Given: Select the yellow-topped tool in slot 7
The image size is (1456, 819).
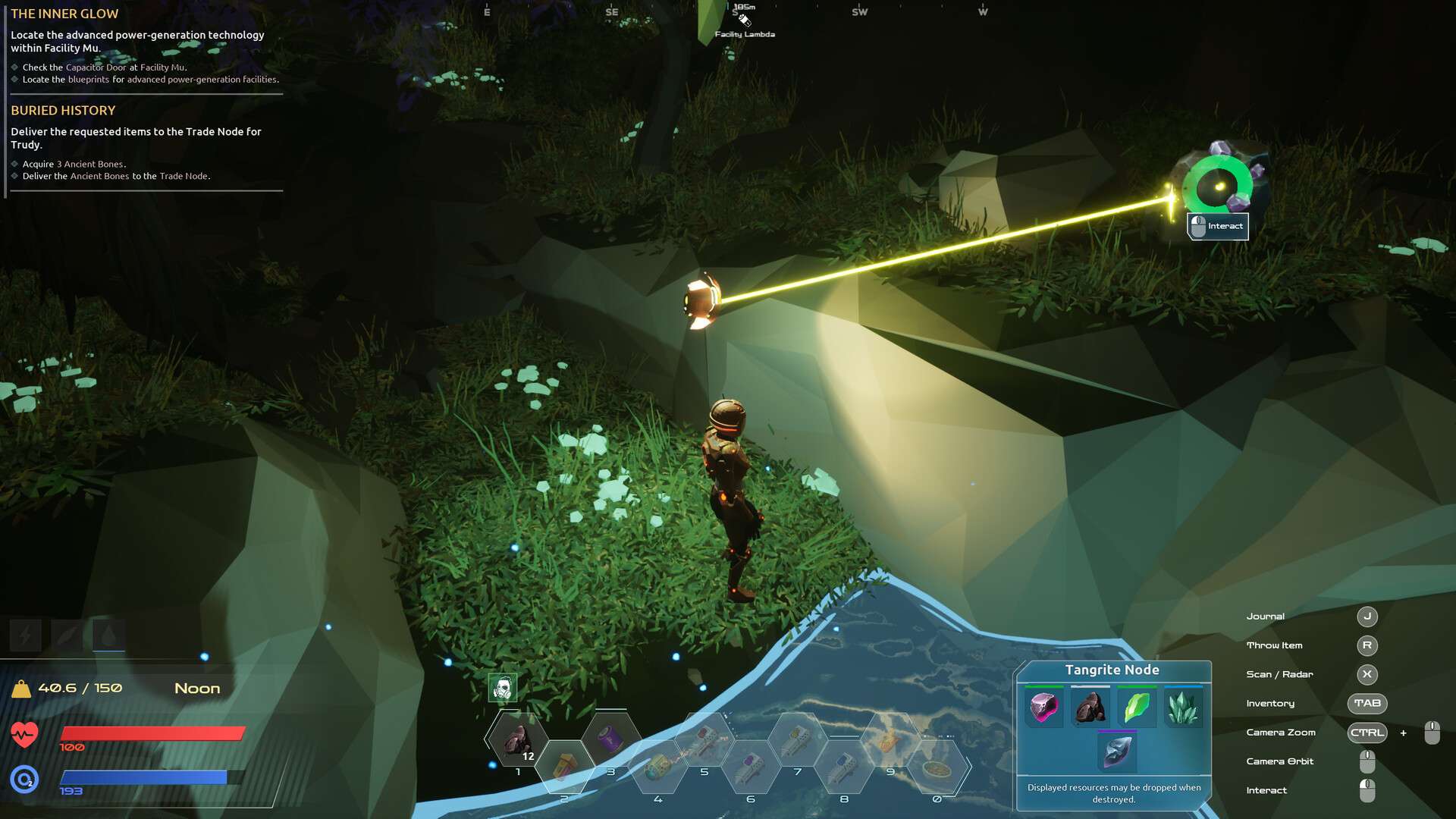Looking at the screenshot, I should 797,739.
